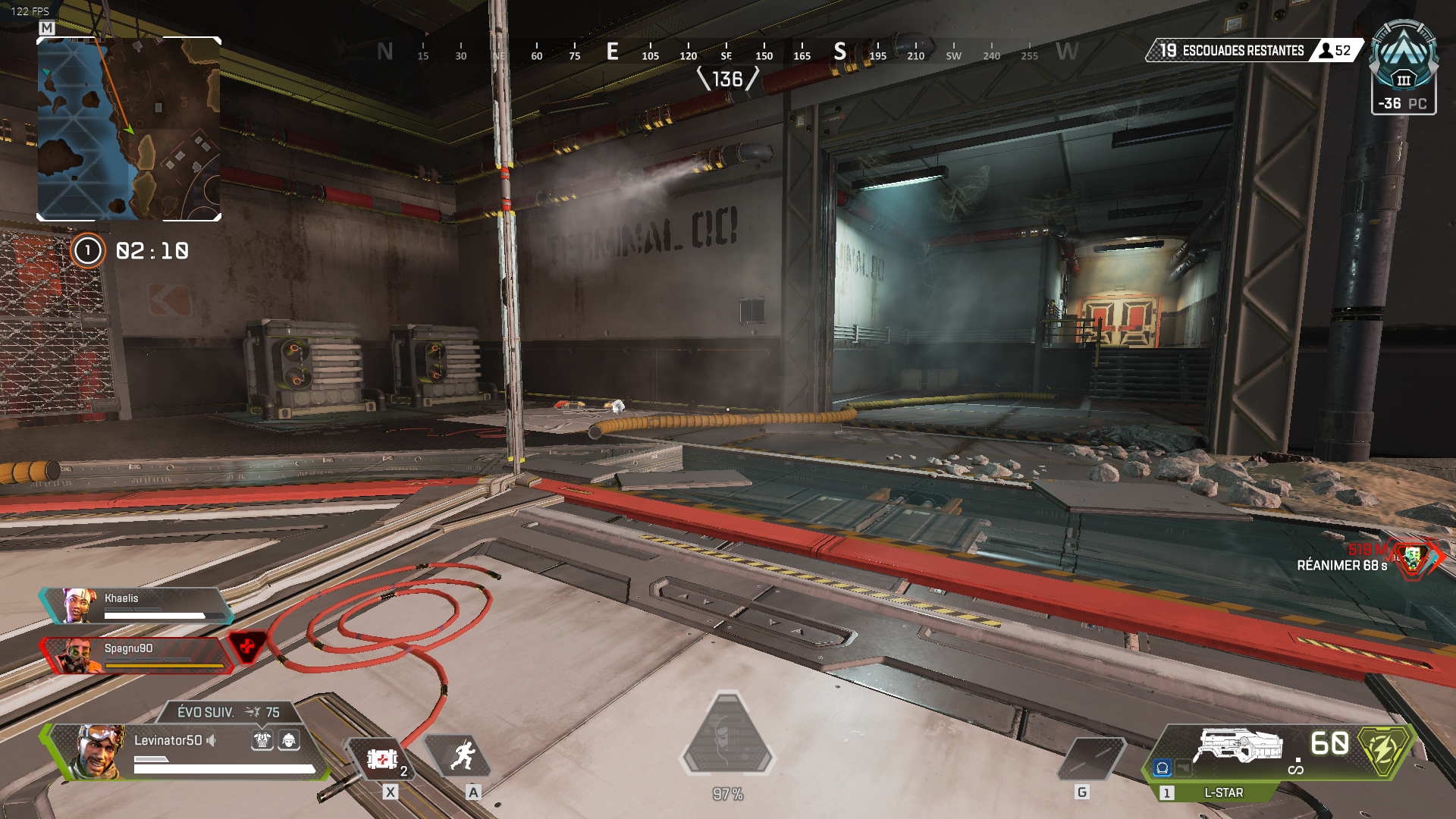Screen dimensions: 1456x819
Task: Click the helmet equipment icon
Action: click(x=289, y=740)
